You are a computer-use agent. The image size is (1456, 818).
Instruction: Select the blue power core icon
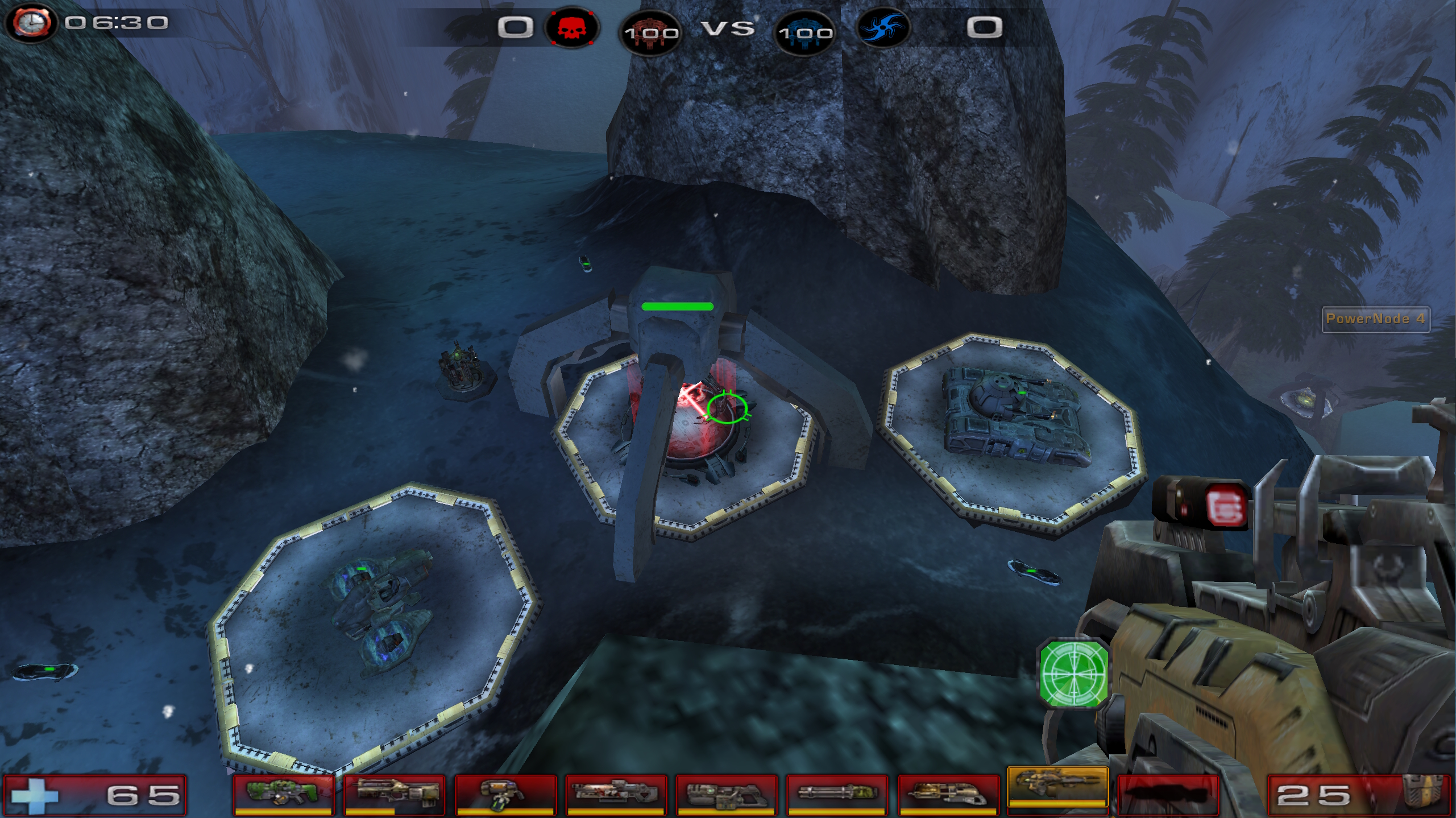coord(805,32)
